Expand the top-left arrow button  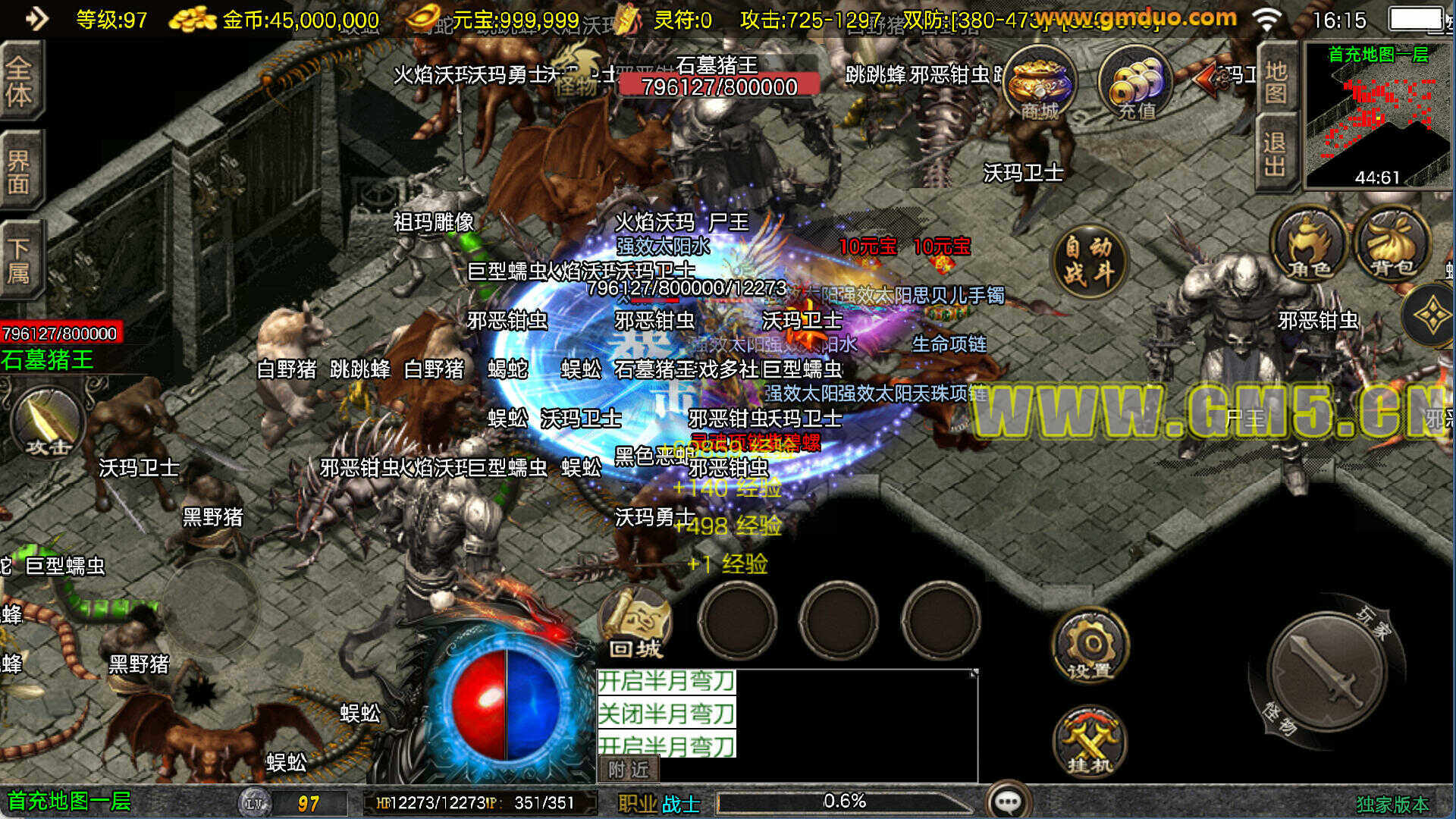pyautogui.click(x=36, y=18)
